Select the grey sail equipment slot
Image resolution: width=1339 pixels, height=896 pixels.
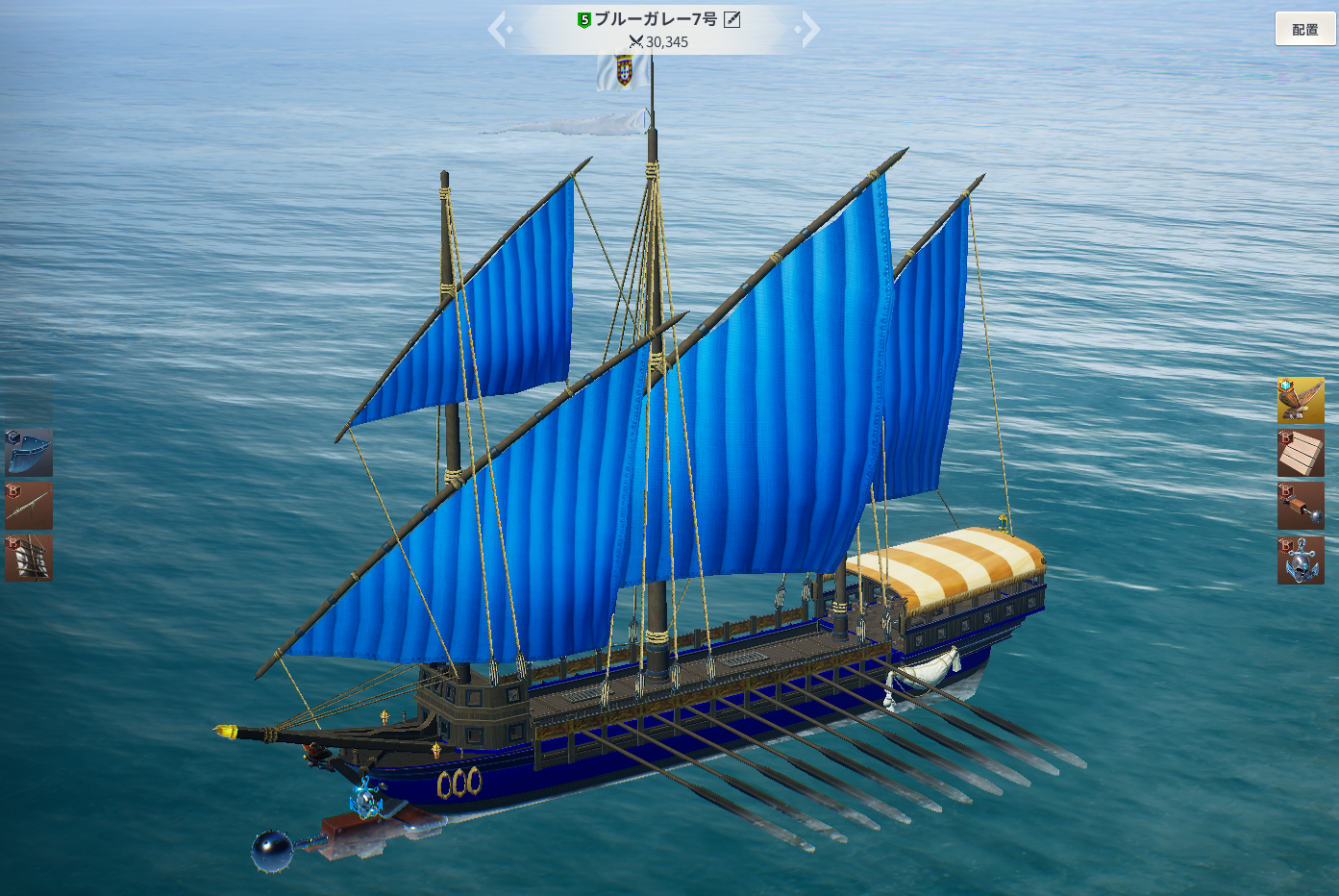point(29,559)
